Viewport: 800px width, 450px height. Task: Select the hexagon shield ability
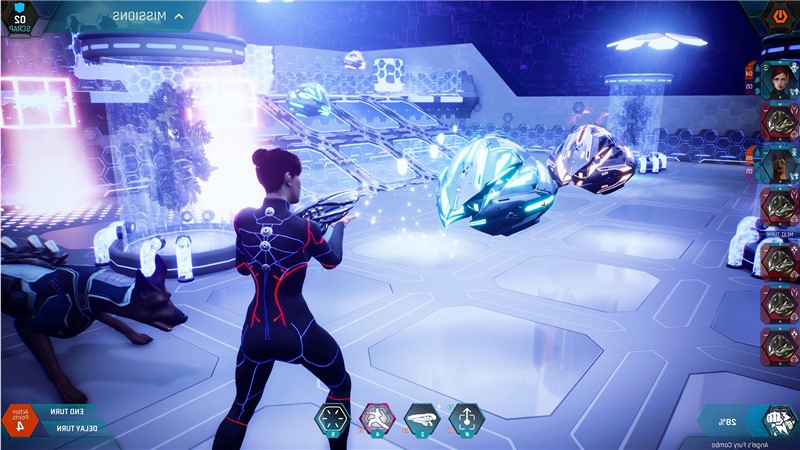point(332,420)
